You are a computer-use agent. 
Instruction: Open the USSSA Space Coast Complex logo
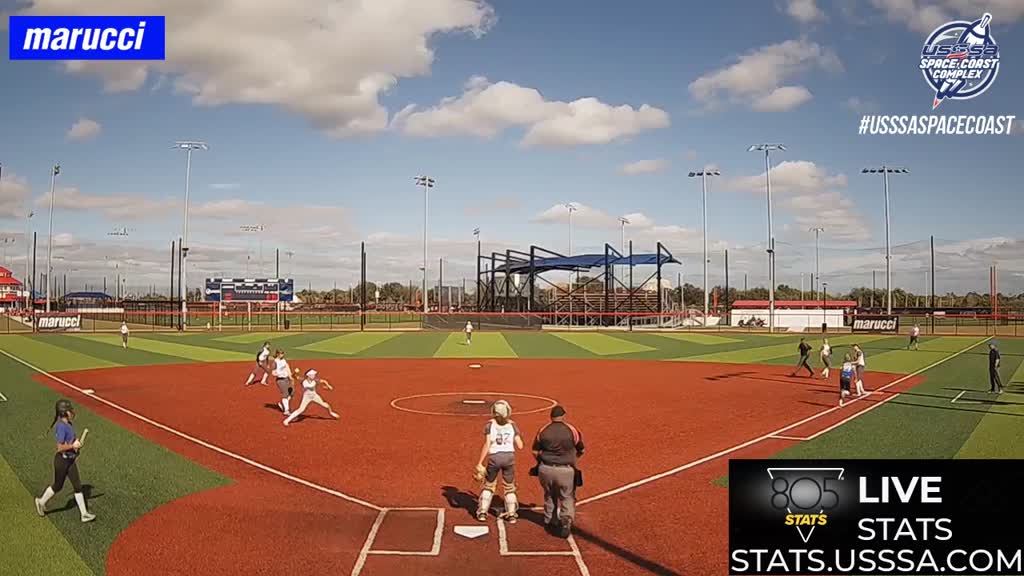pyautogui.click(x=958, y=59)
